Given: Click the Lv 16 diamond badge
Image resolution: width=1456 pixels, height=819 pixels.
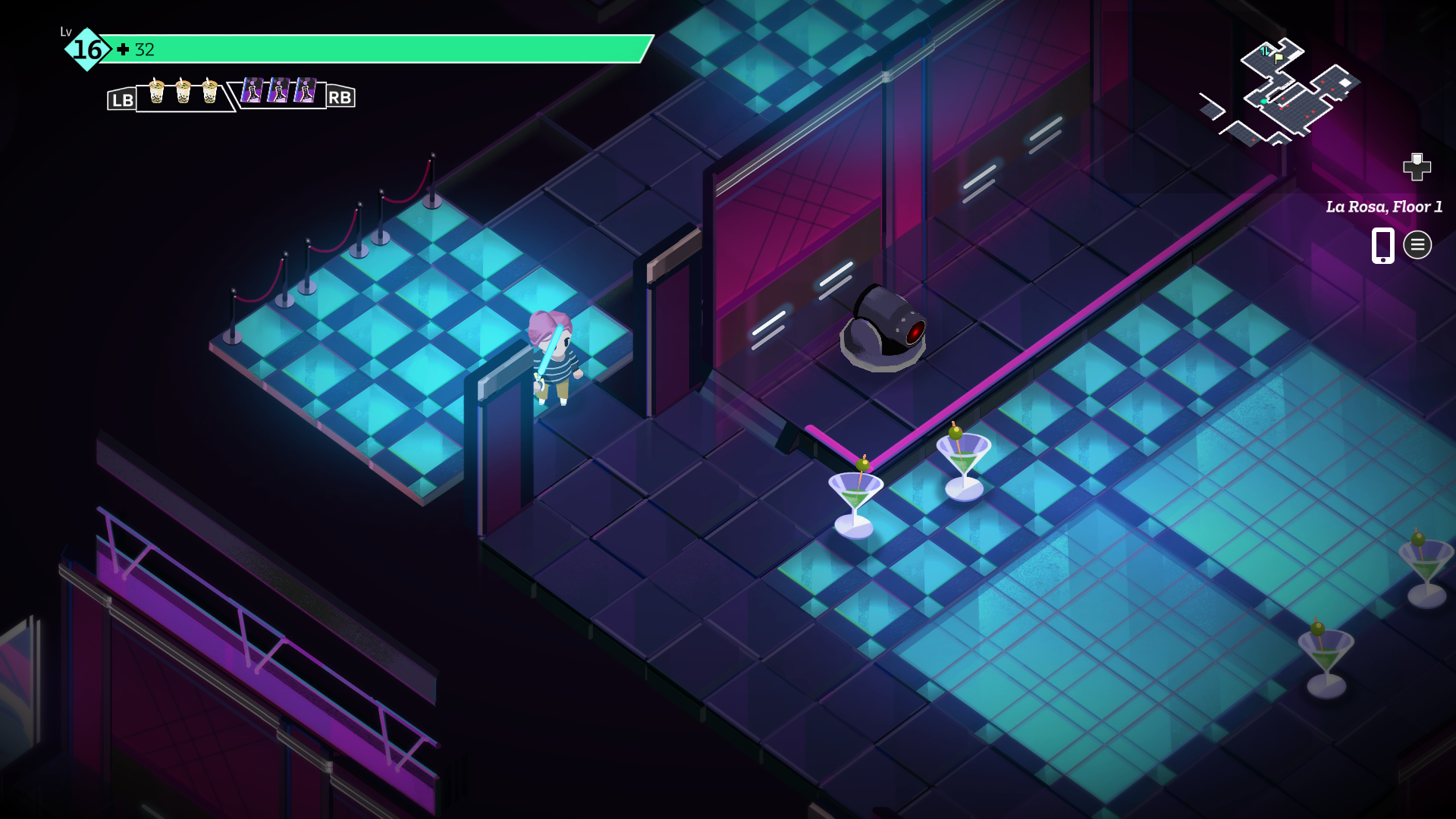Looking at the screenshot, I should point(85,50).
